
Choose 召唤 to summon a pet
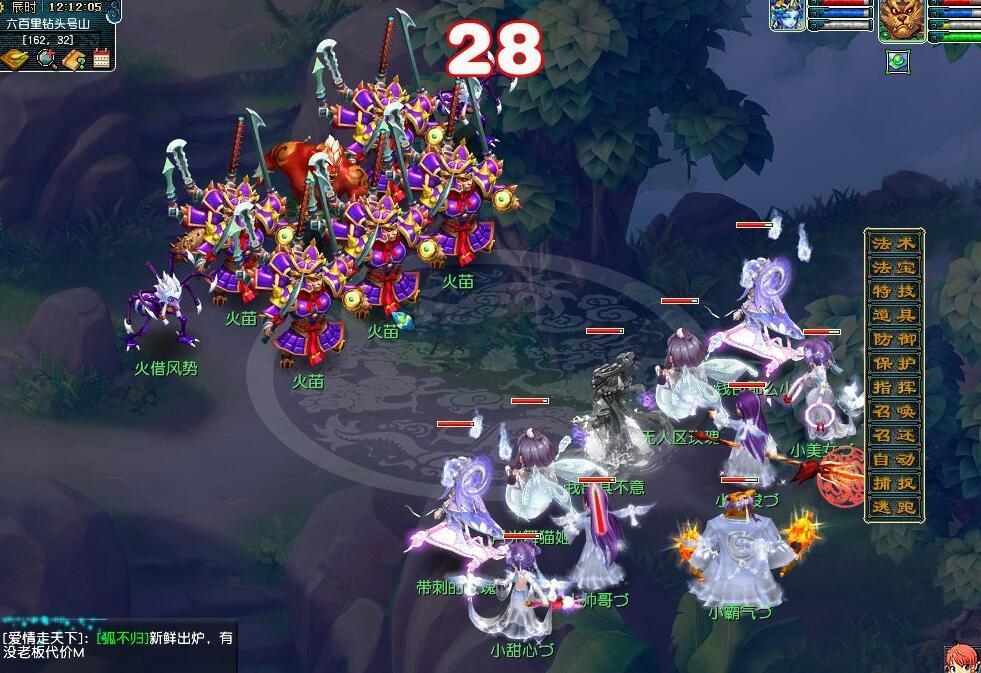(893, 411)
